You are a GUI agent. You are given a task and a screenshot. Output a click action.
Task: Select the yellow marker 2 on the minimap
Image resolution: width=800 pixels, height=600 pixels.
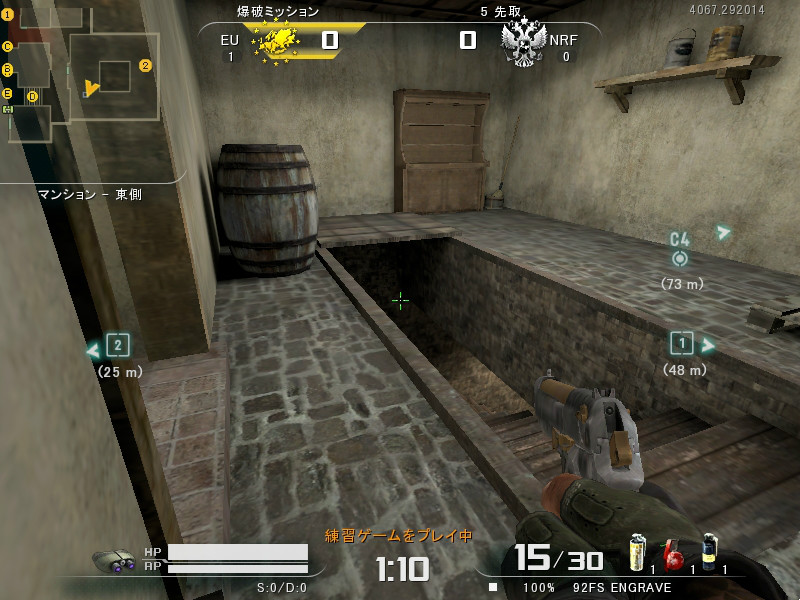pos(145,66)
